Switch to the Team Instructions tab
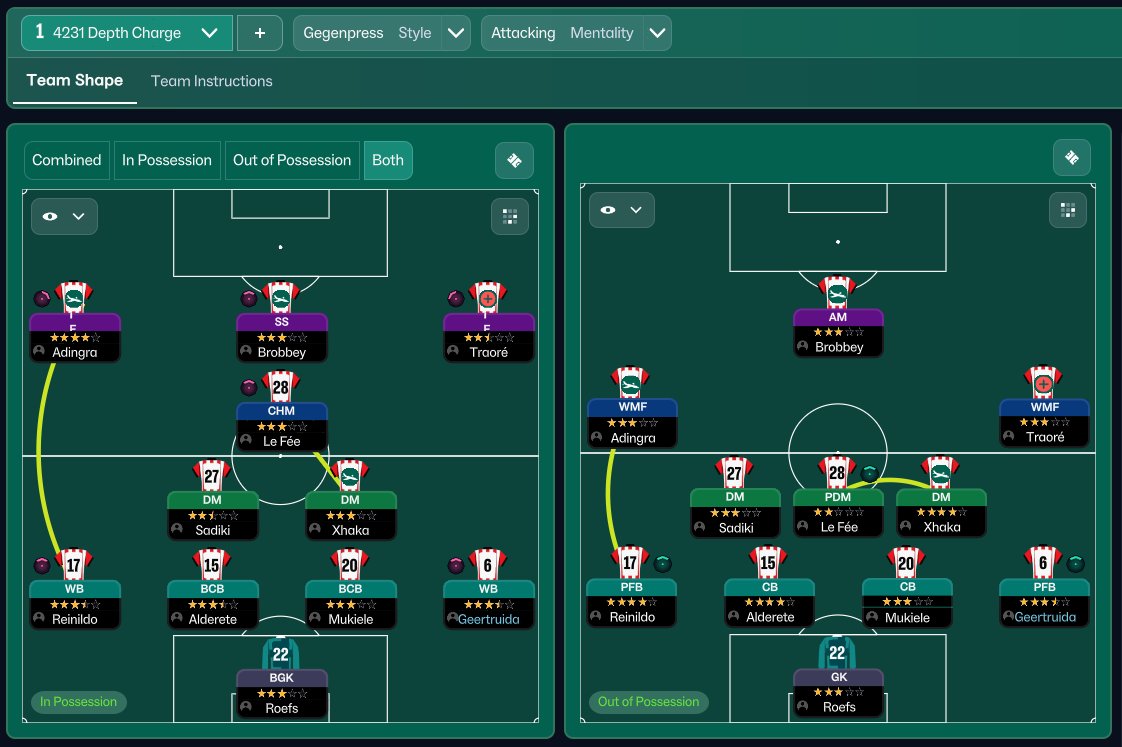 (211, 81)
